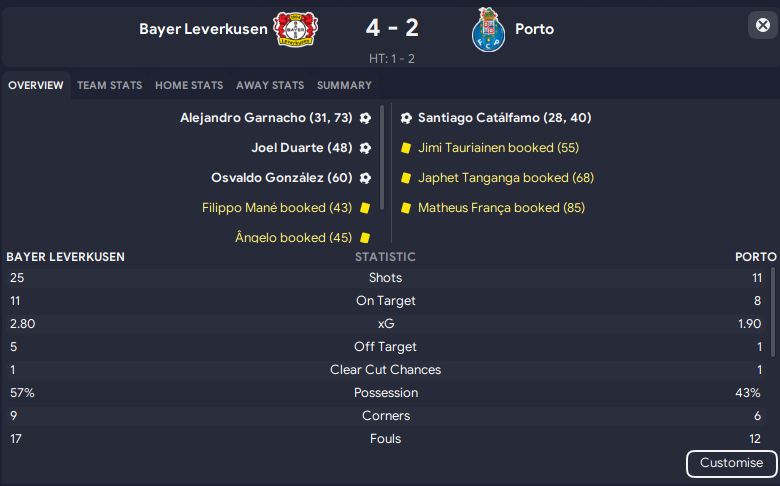The image size is (780, 486).
Task: Show the Away Stats tab
Action: click(270, 86)
